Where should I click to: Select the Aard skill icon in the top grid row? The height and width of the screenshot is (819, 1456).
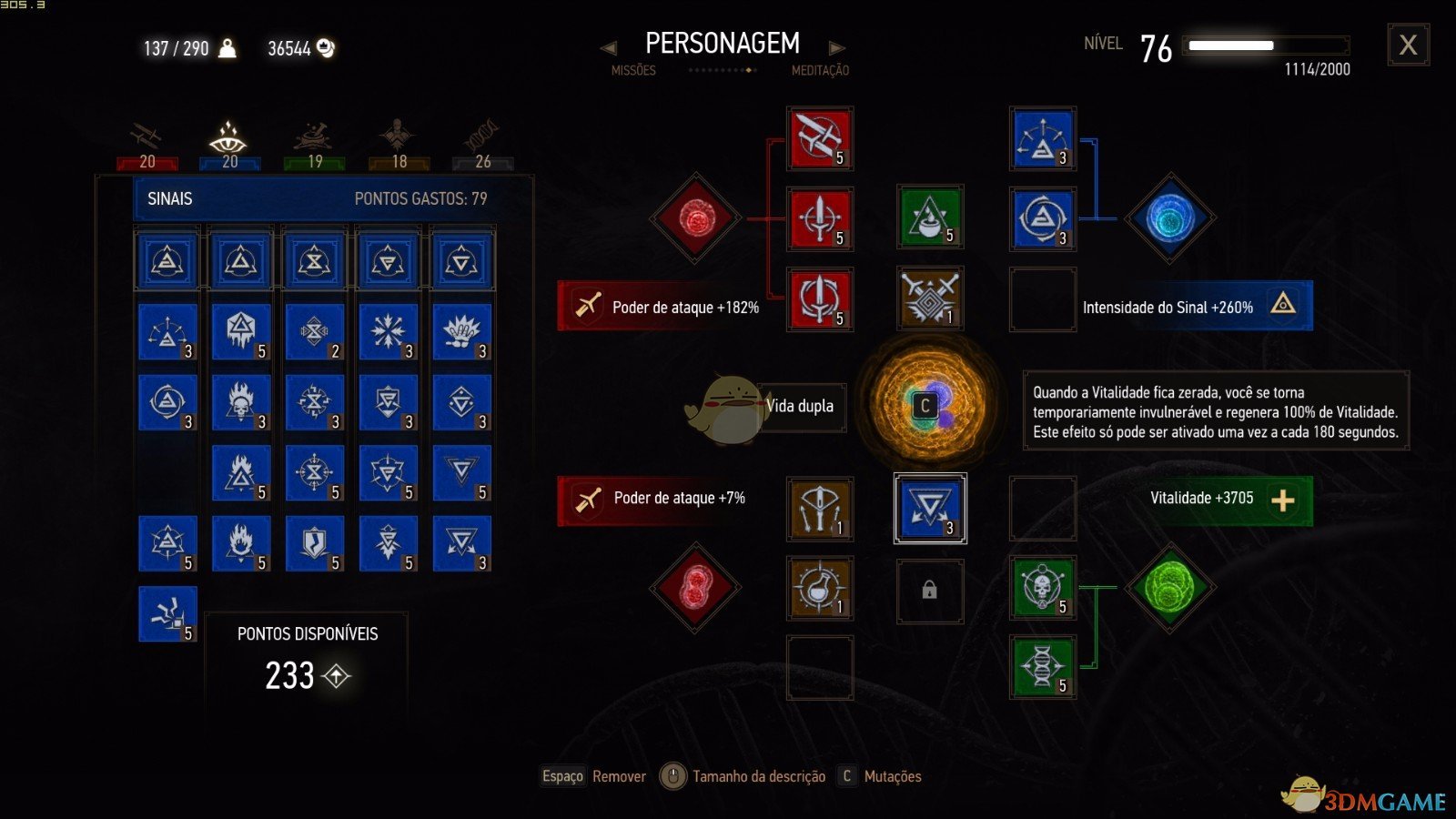click(167, 259)
